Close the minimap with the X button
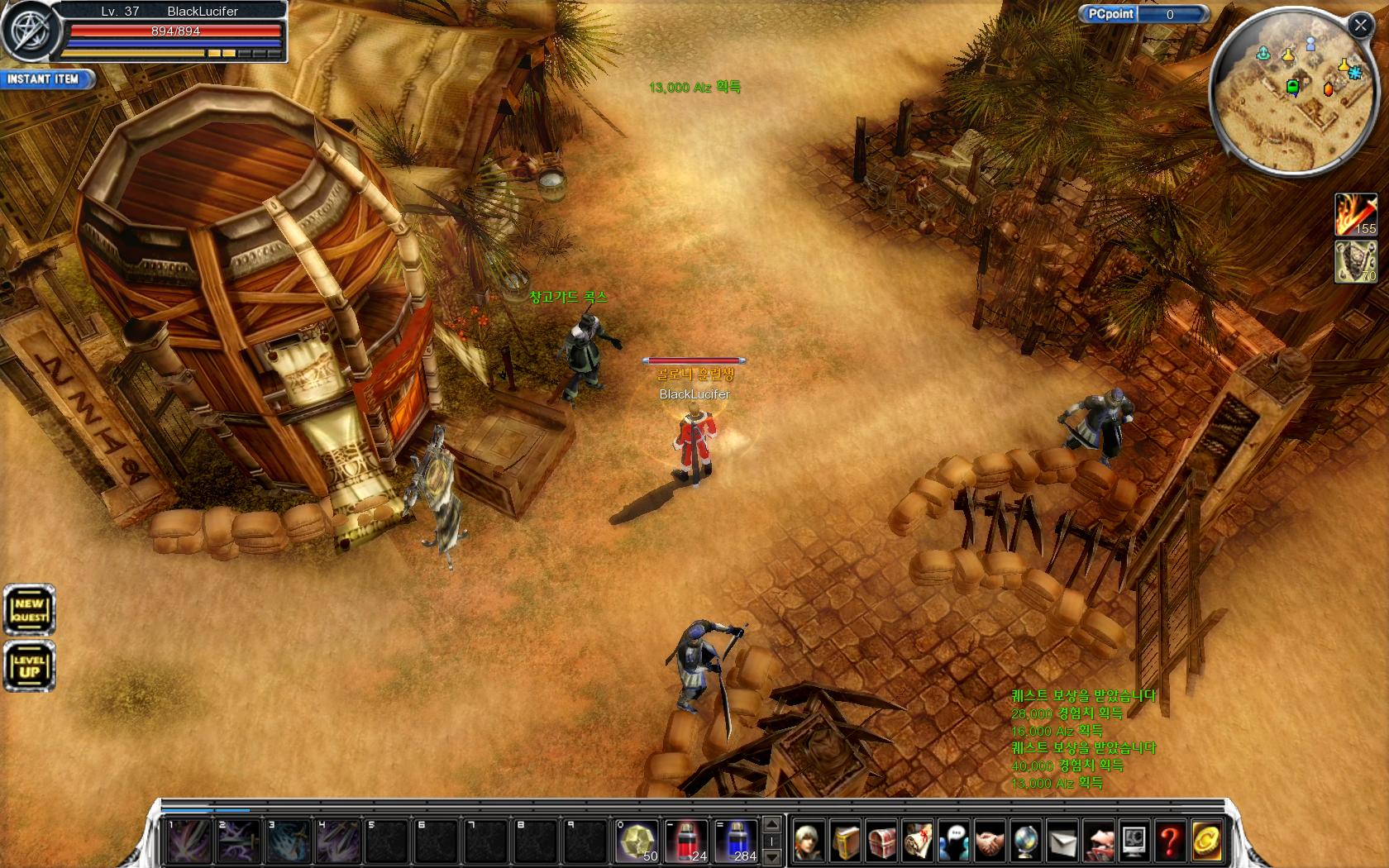1389x868 pixels. (1360, 25)
